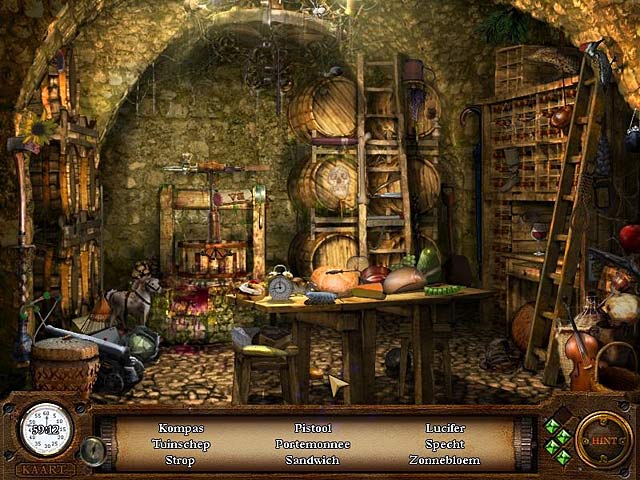Viewport: 640px width, 480px height.
Task: Open the KAART map
Action: pos(45,468)
